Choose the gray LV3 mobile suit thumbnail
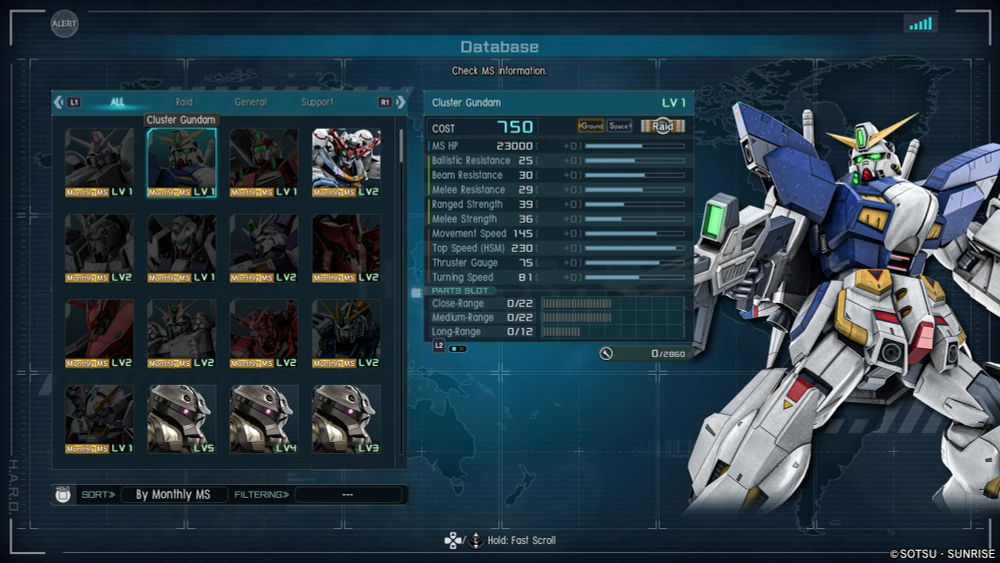 click(x=346, y=419)
